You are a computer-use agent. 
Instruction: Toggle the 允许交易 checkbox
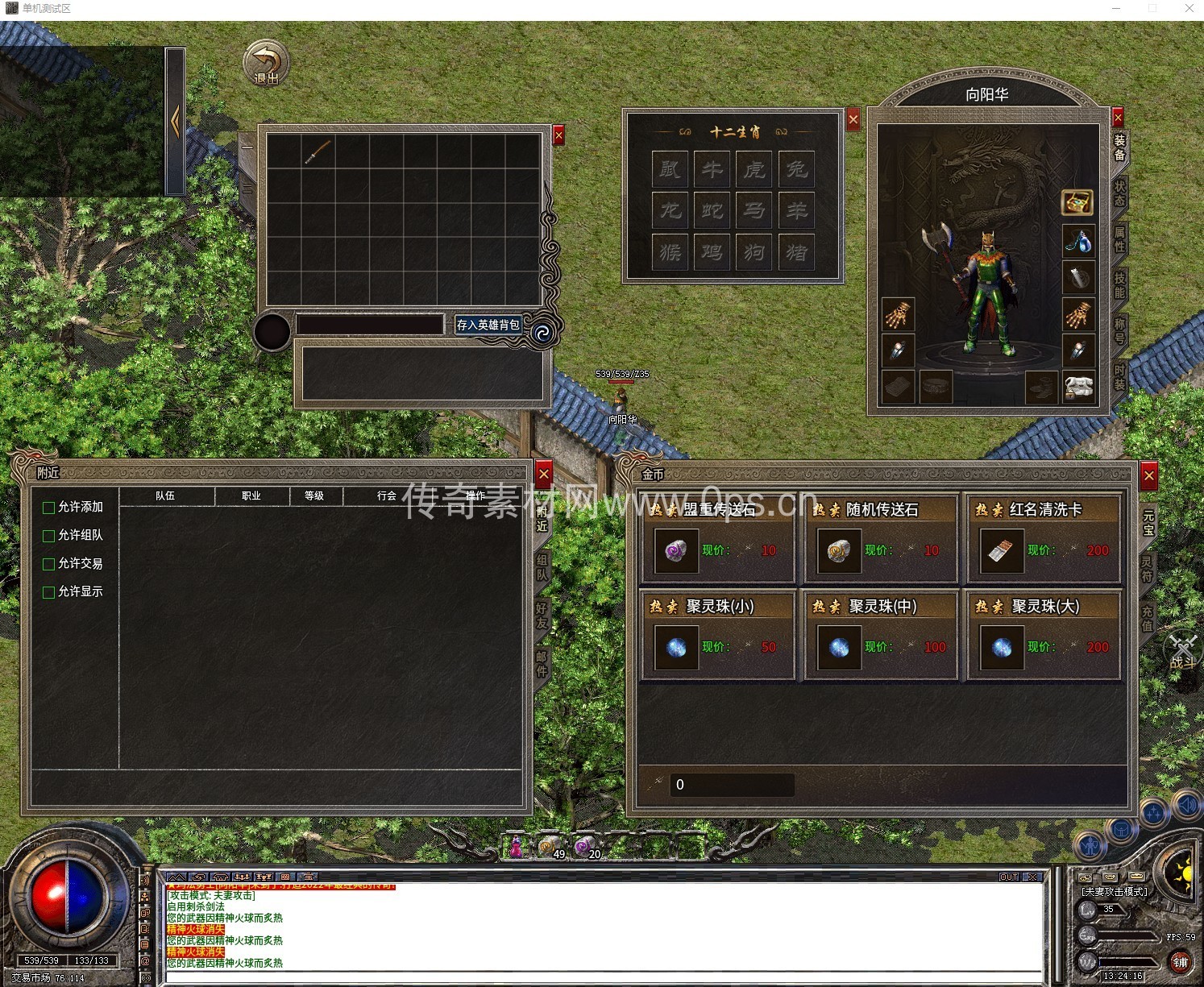48,564
